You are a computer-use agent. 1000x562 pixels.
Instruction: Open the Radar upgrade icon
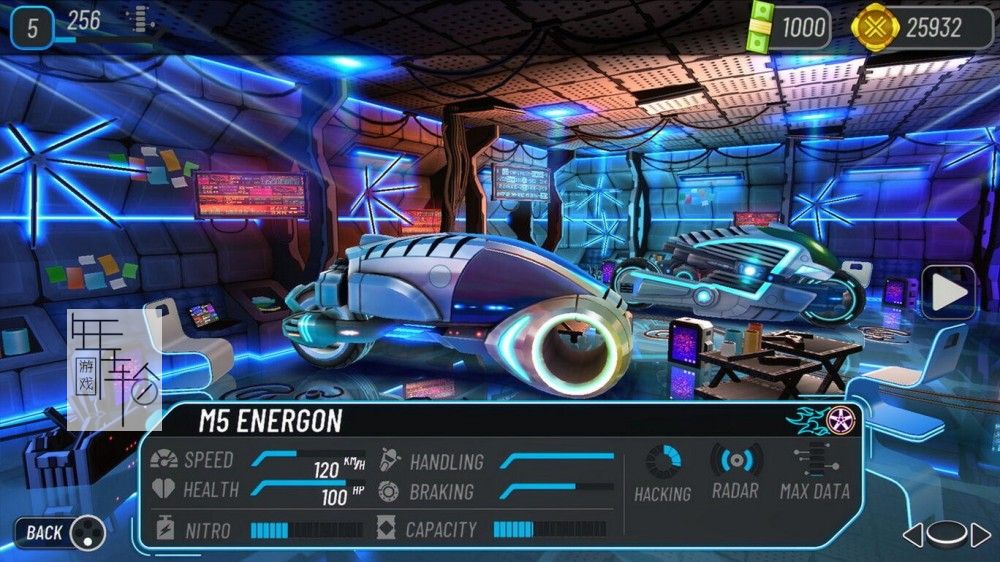pos(736,461)
